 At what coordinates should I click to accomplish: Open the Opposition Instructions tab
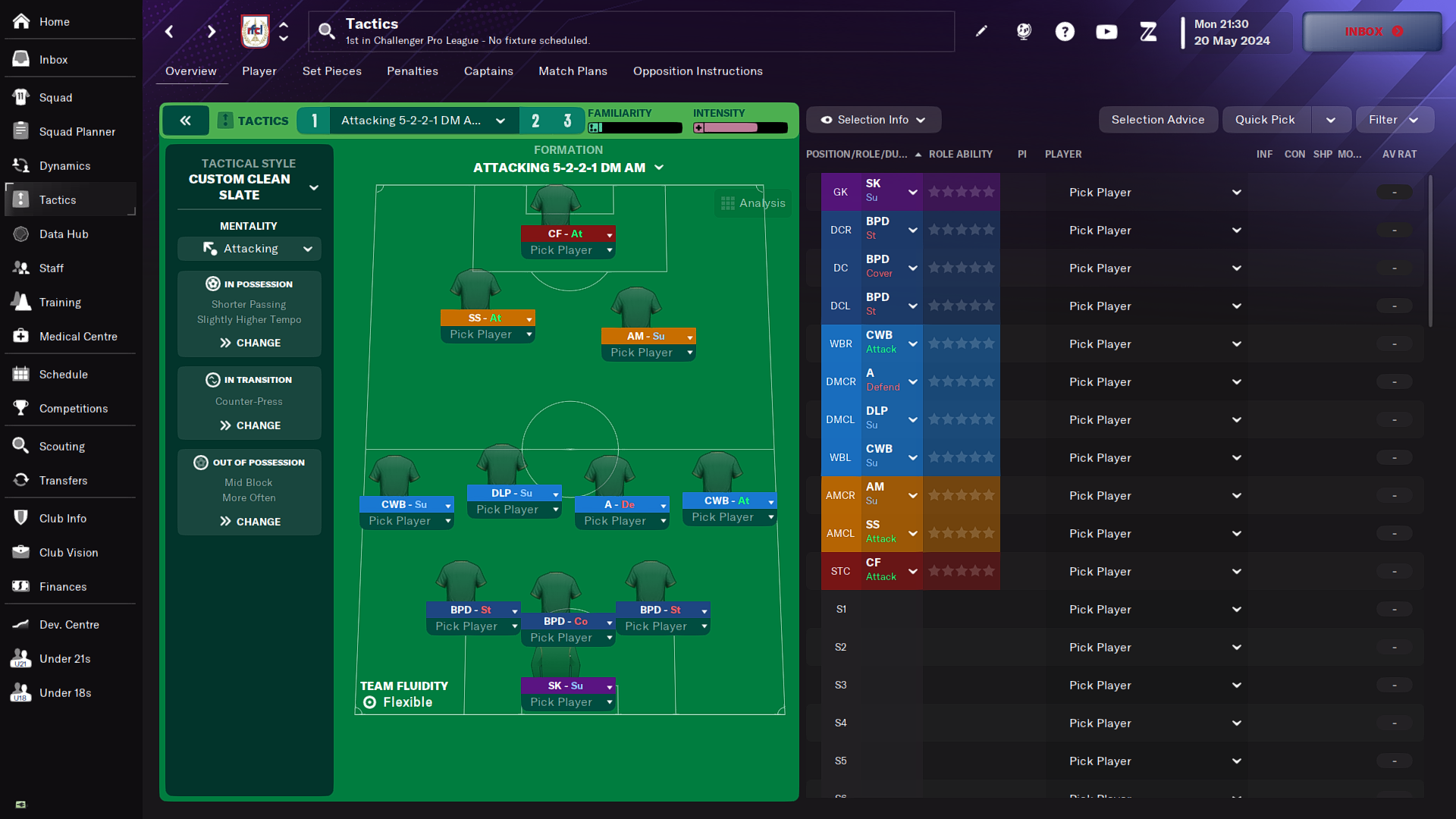tap(697, 71)
